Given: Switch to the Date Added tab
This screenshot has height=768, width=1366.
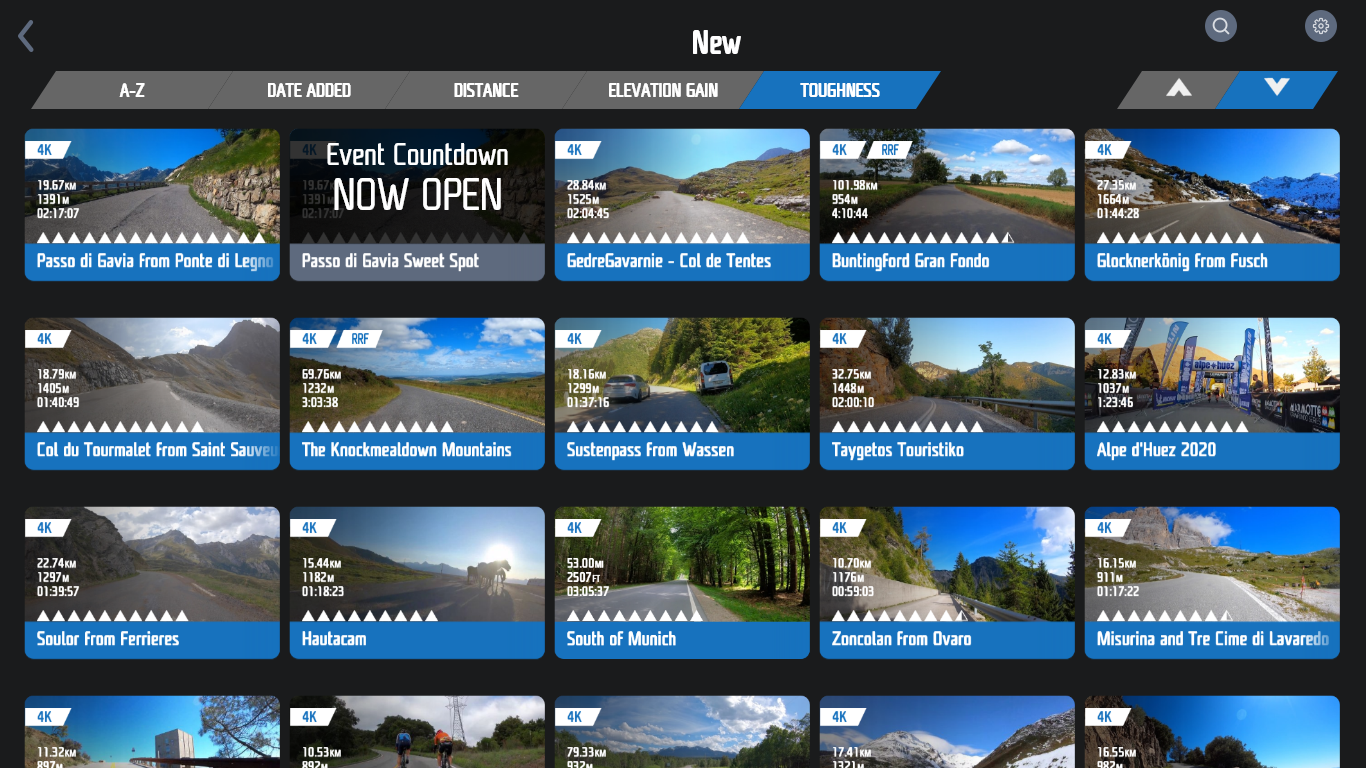Looking at the screenshot, I should [x=308, y=90].
